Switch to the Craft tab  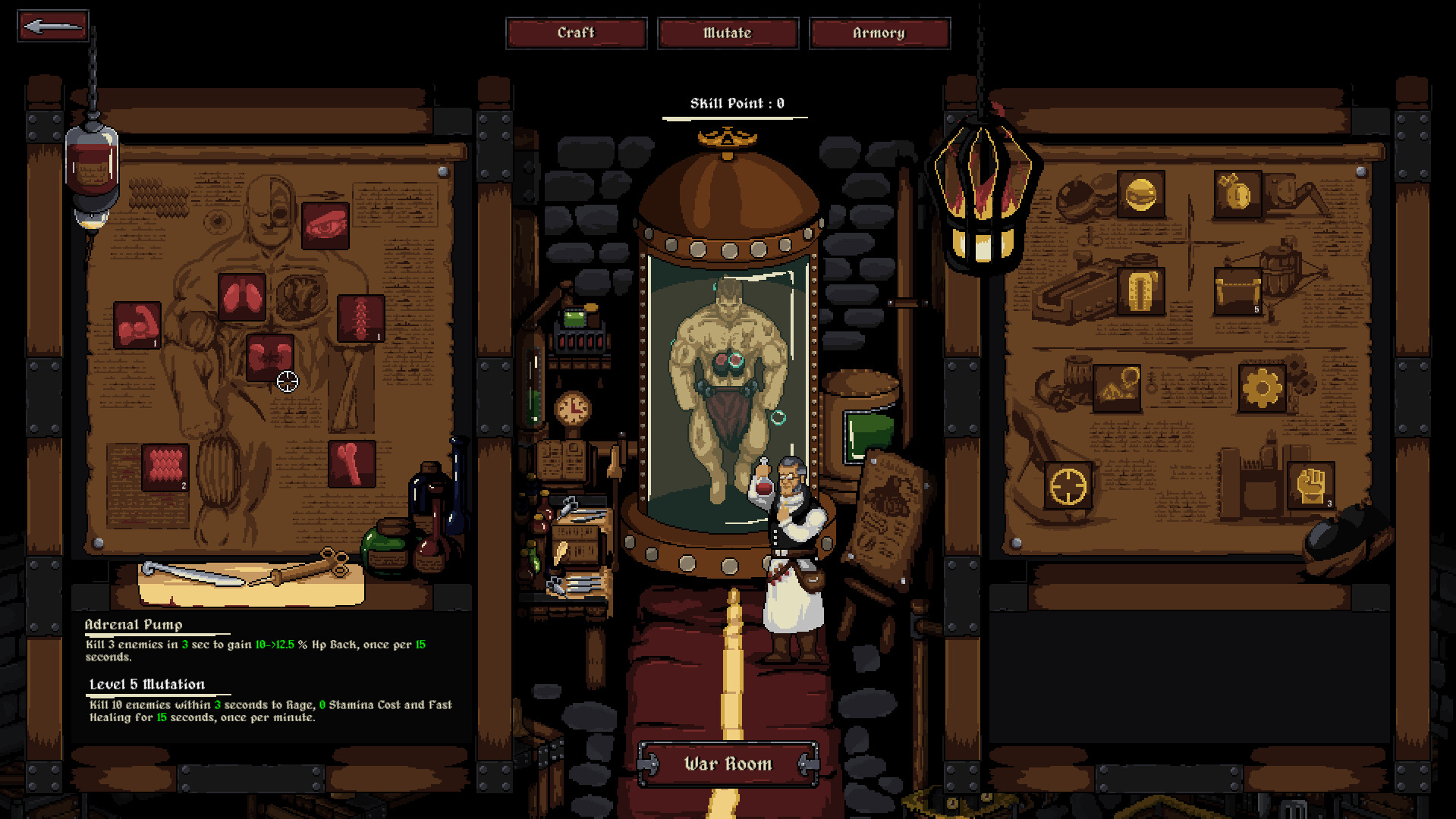point(577,33)
